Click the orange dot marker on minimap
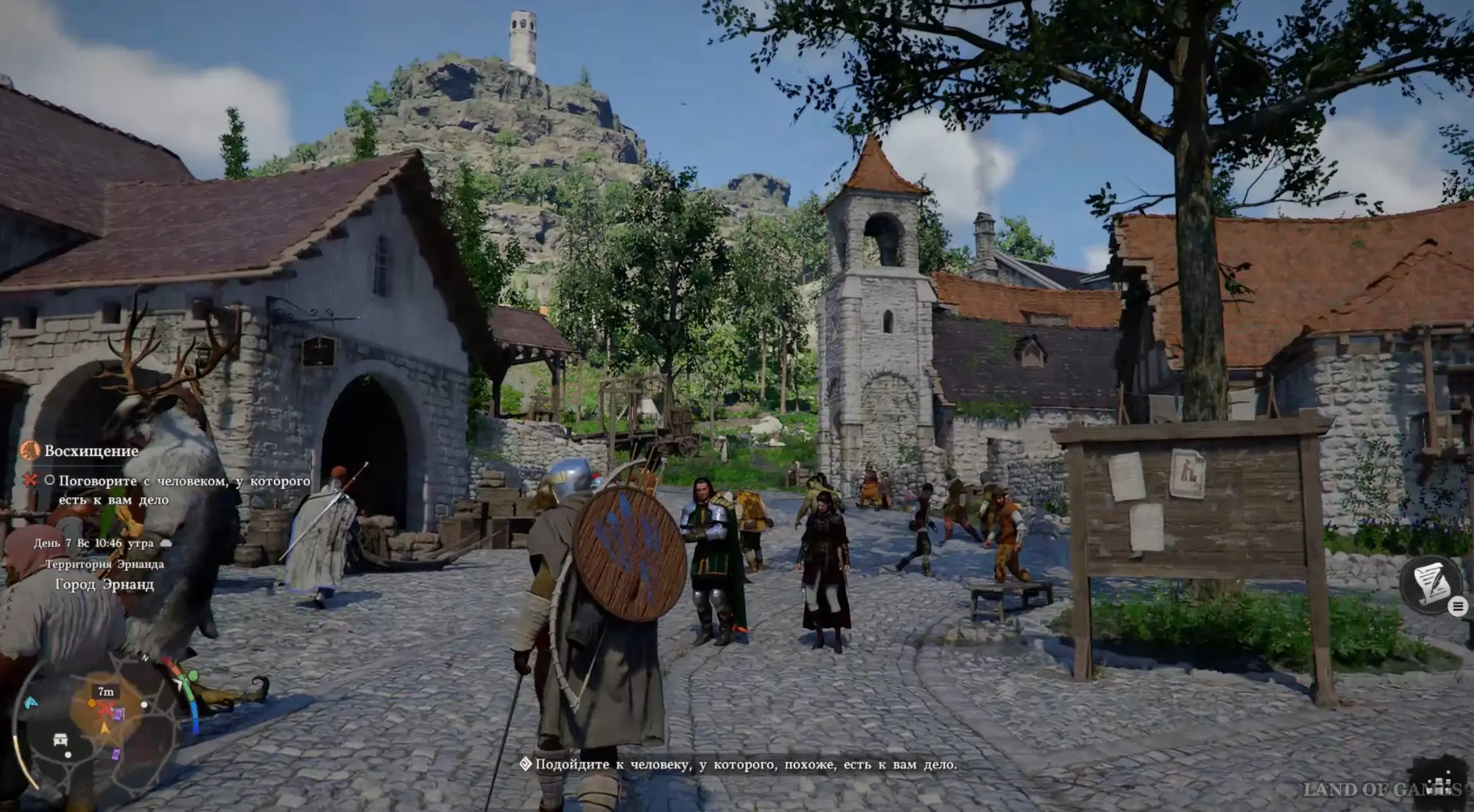The image size is (1474, 812). (x=91, y=703)
